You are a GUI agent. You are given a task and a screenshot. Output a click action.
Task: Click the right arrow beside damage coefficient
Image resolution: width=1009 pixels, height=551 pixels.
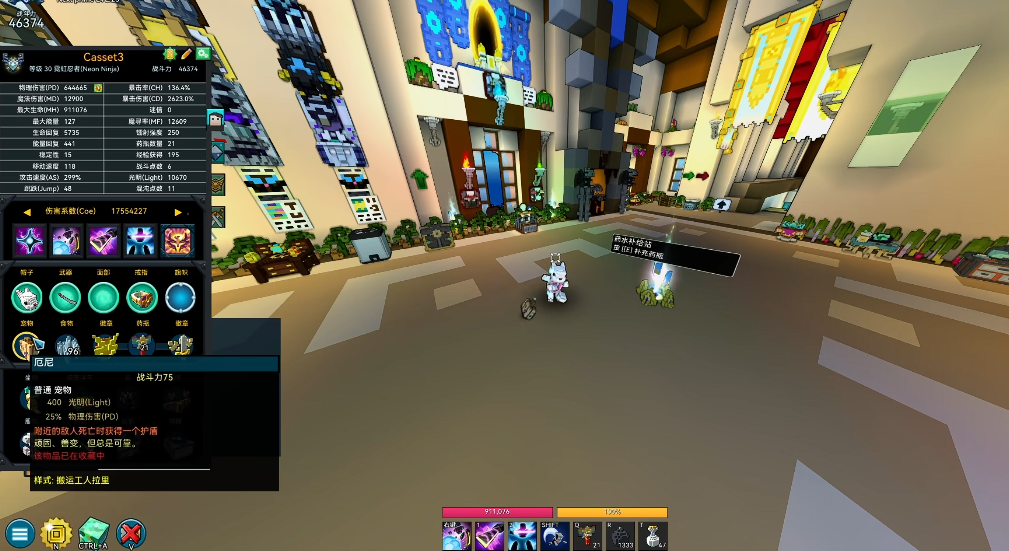pyautogui.click(x=179, y=212)
